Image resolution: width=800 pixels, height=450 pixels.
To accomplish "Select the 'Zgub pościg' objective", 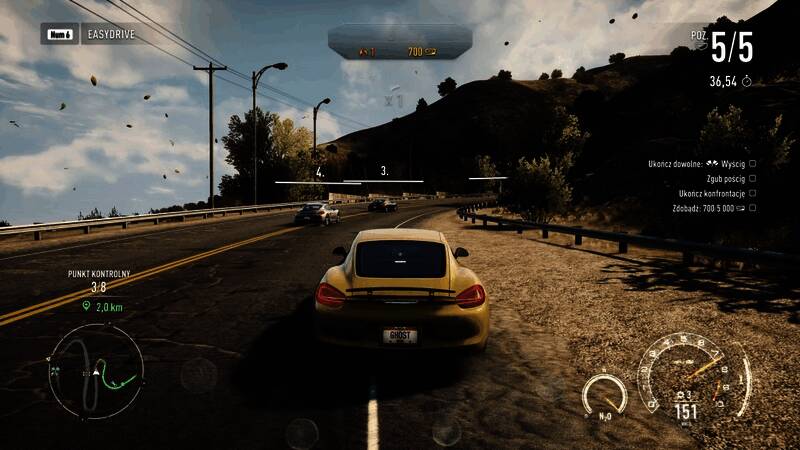I will pyautogui.click(x=722, y=178).
